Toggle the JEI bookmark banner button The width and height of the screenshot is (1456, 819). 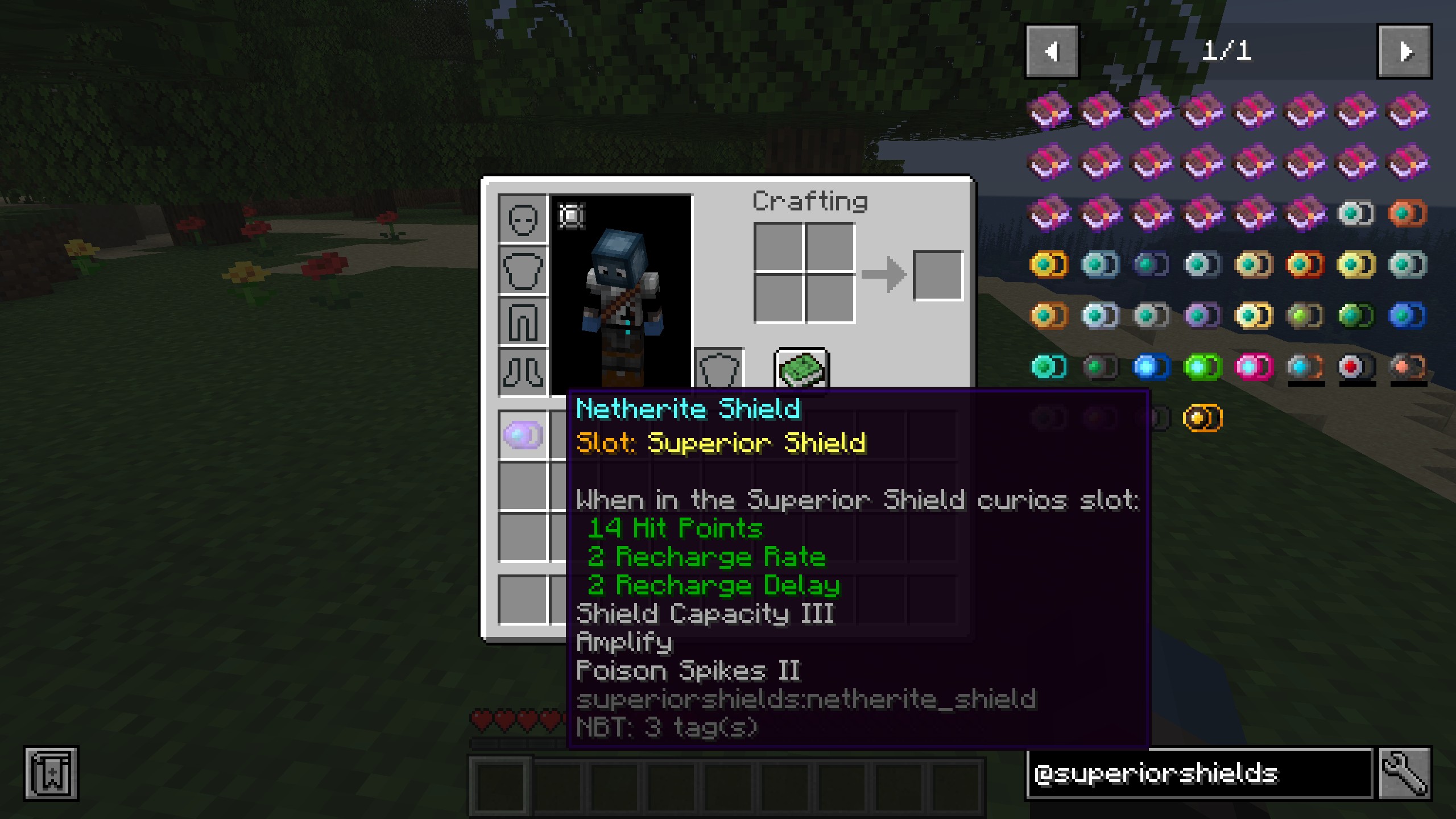point(51,773)
